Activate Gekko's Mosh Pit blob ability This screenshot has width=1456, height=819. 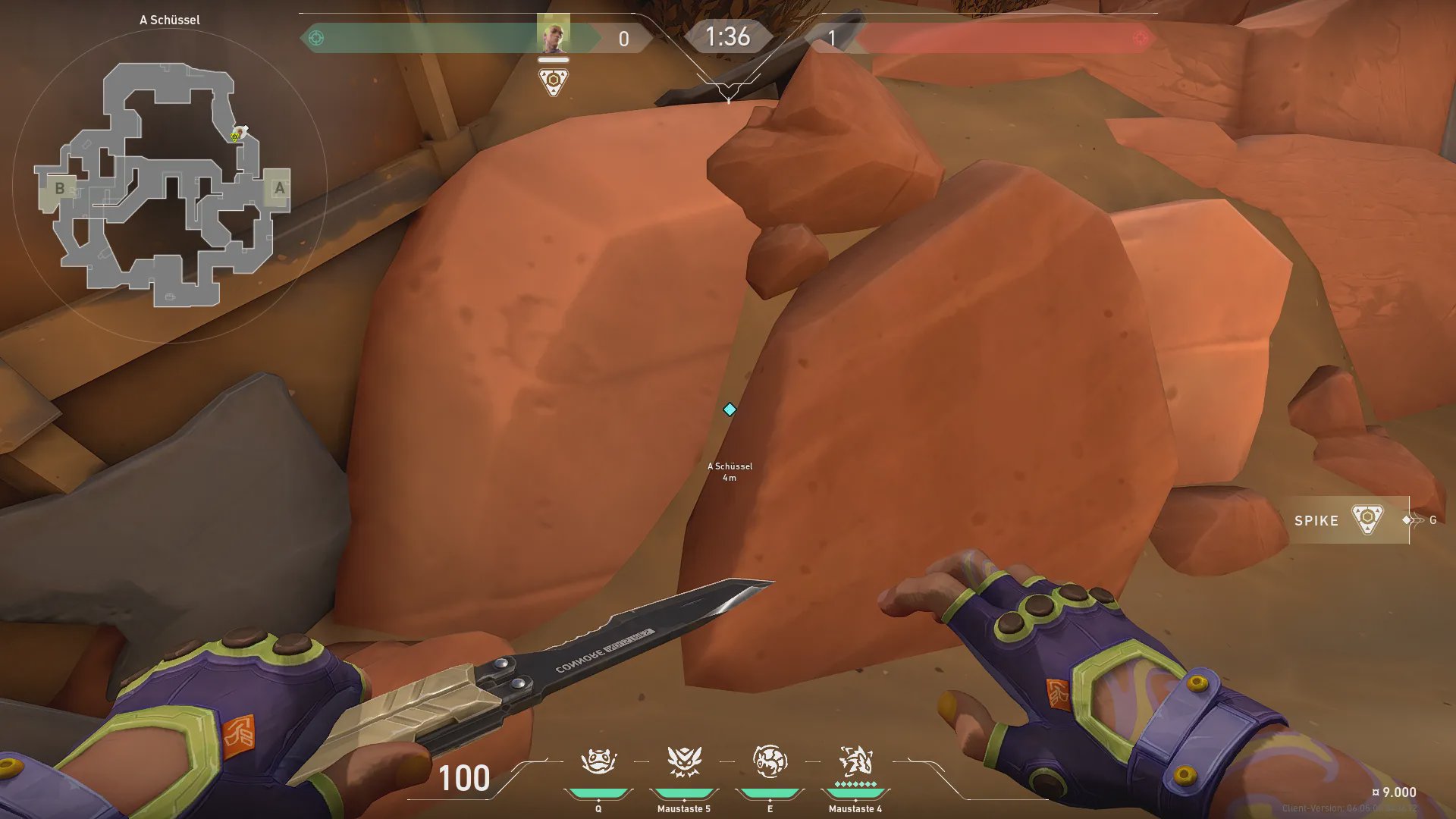(x=598, y=761)
